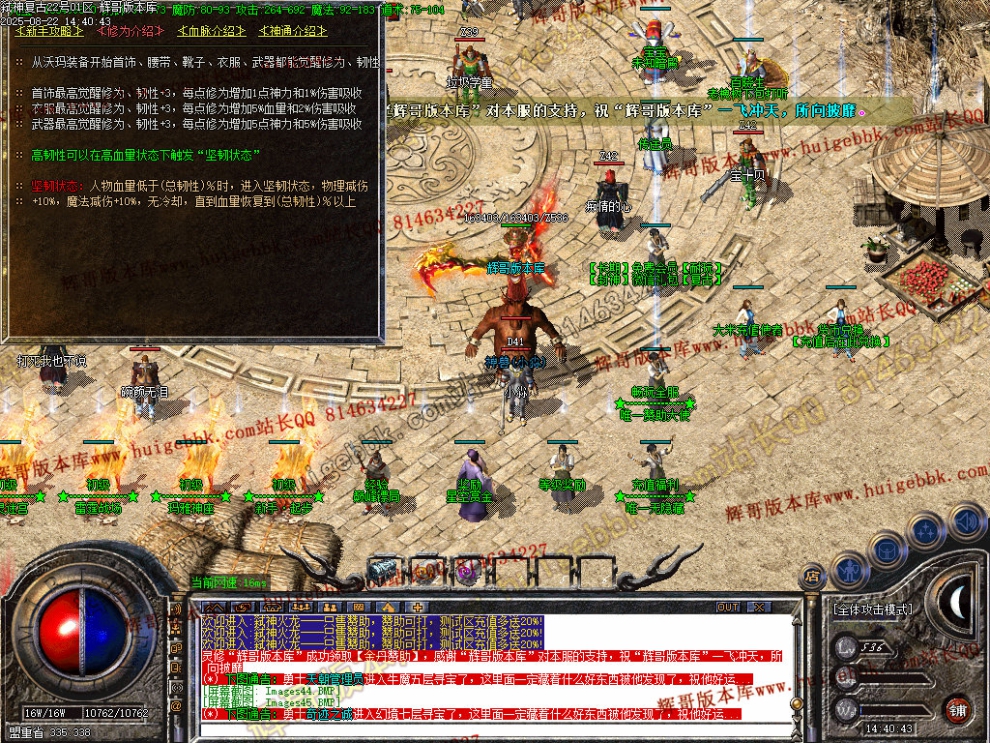Open the shop via the 店 button
The image size is (990, 743).
812,575
